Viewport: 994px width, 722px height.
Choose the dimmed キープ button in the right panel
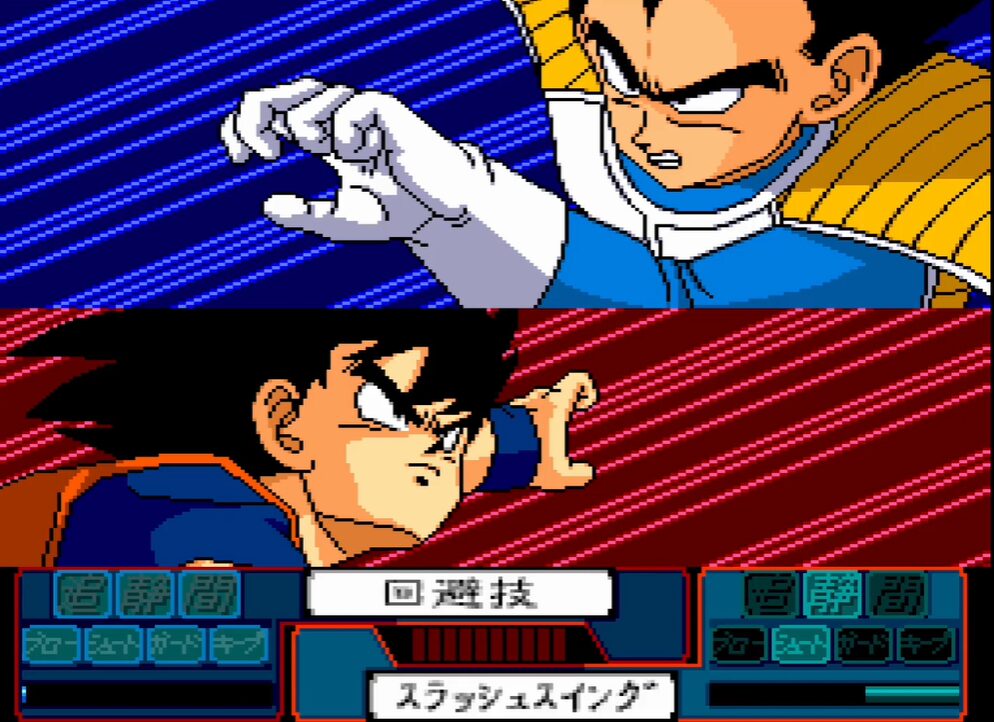927,644
